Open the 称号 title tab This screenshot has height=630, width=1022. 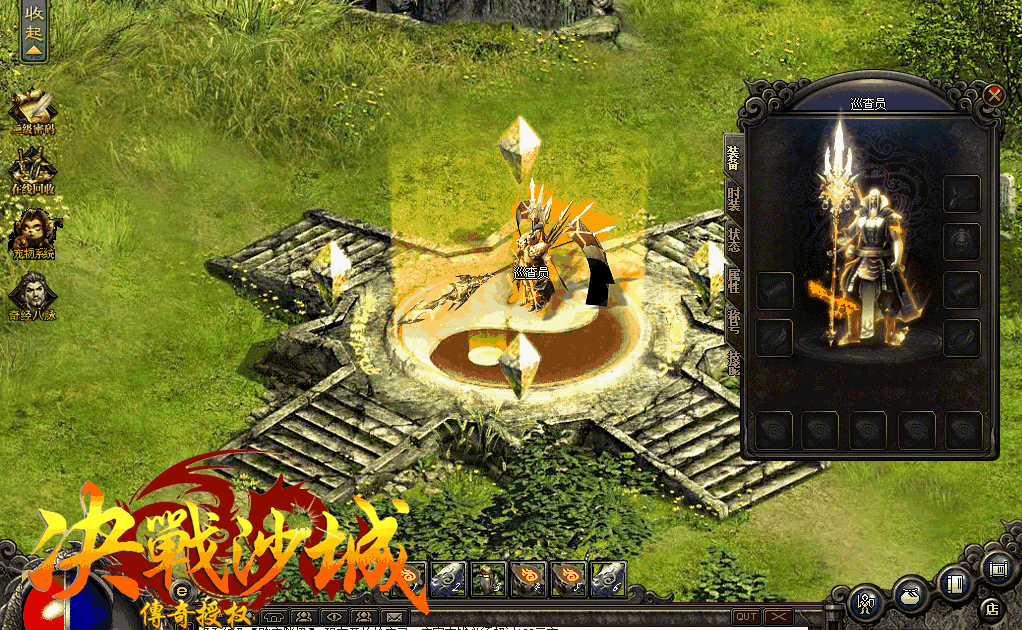[733, 319]
